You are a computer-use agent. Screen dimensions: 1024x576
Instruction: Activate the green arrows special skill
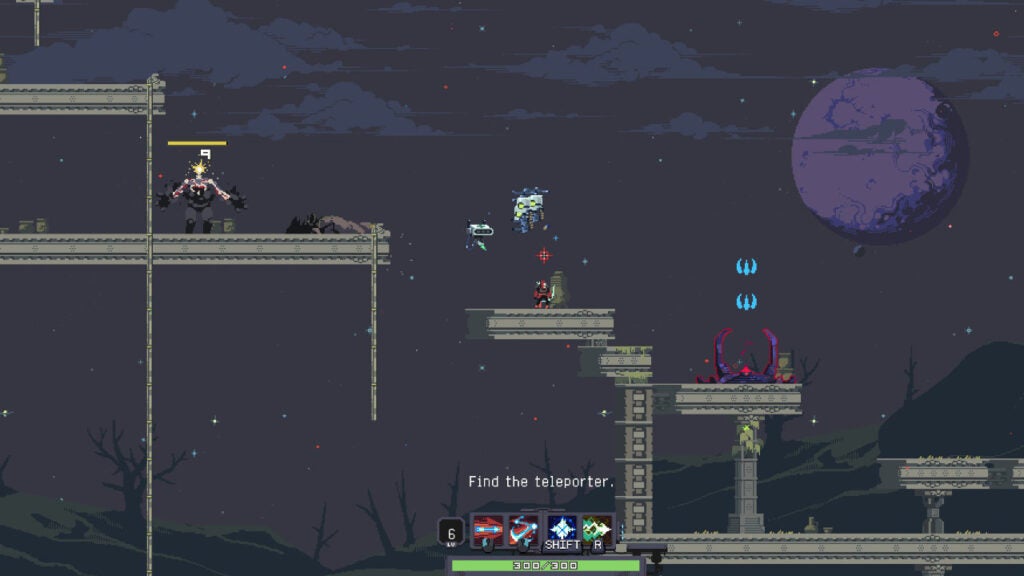click(x=597, y=529)
